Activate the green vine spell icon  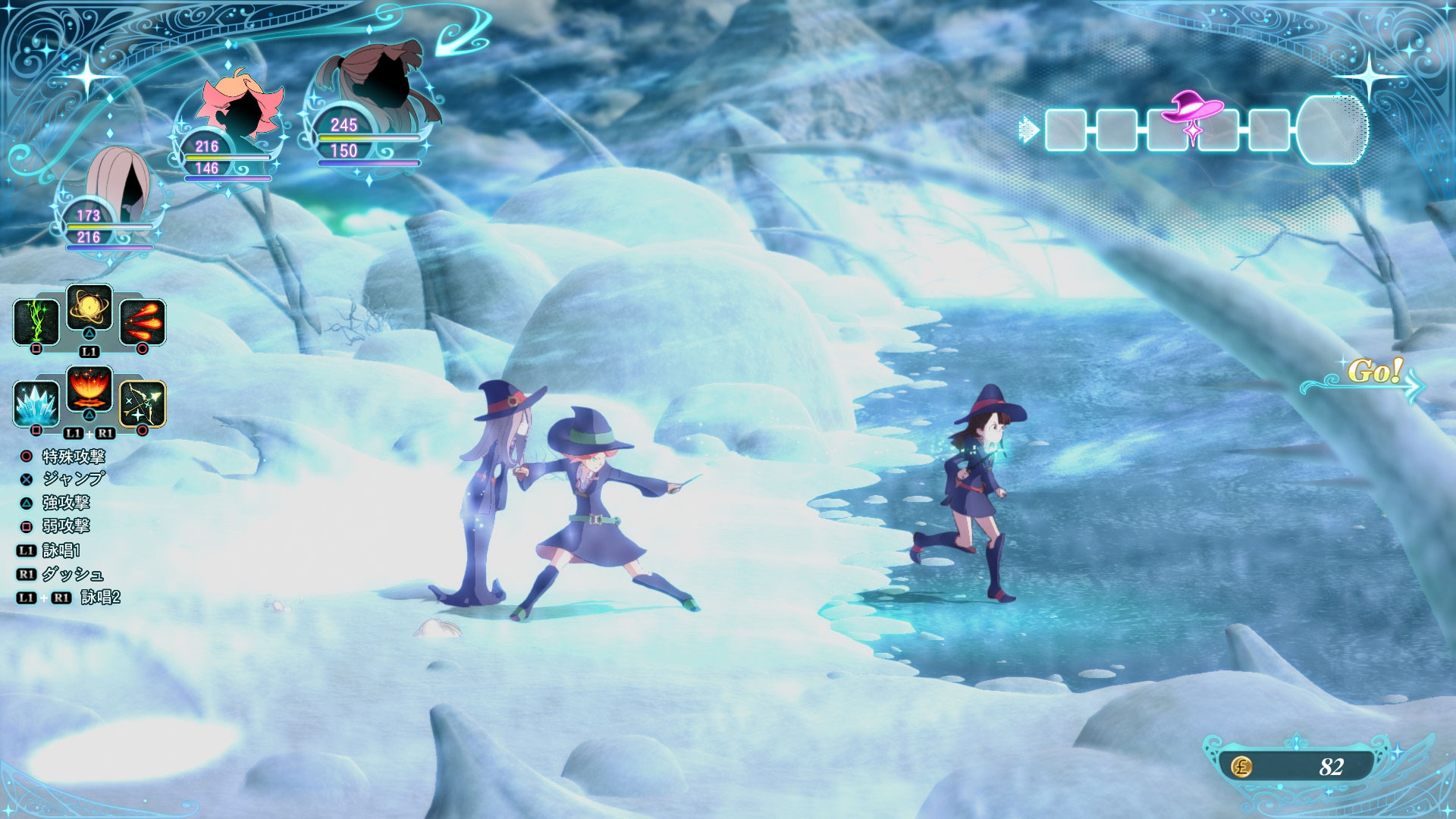click(36, 322)
